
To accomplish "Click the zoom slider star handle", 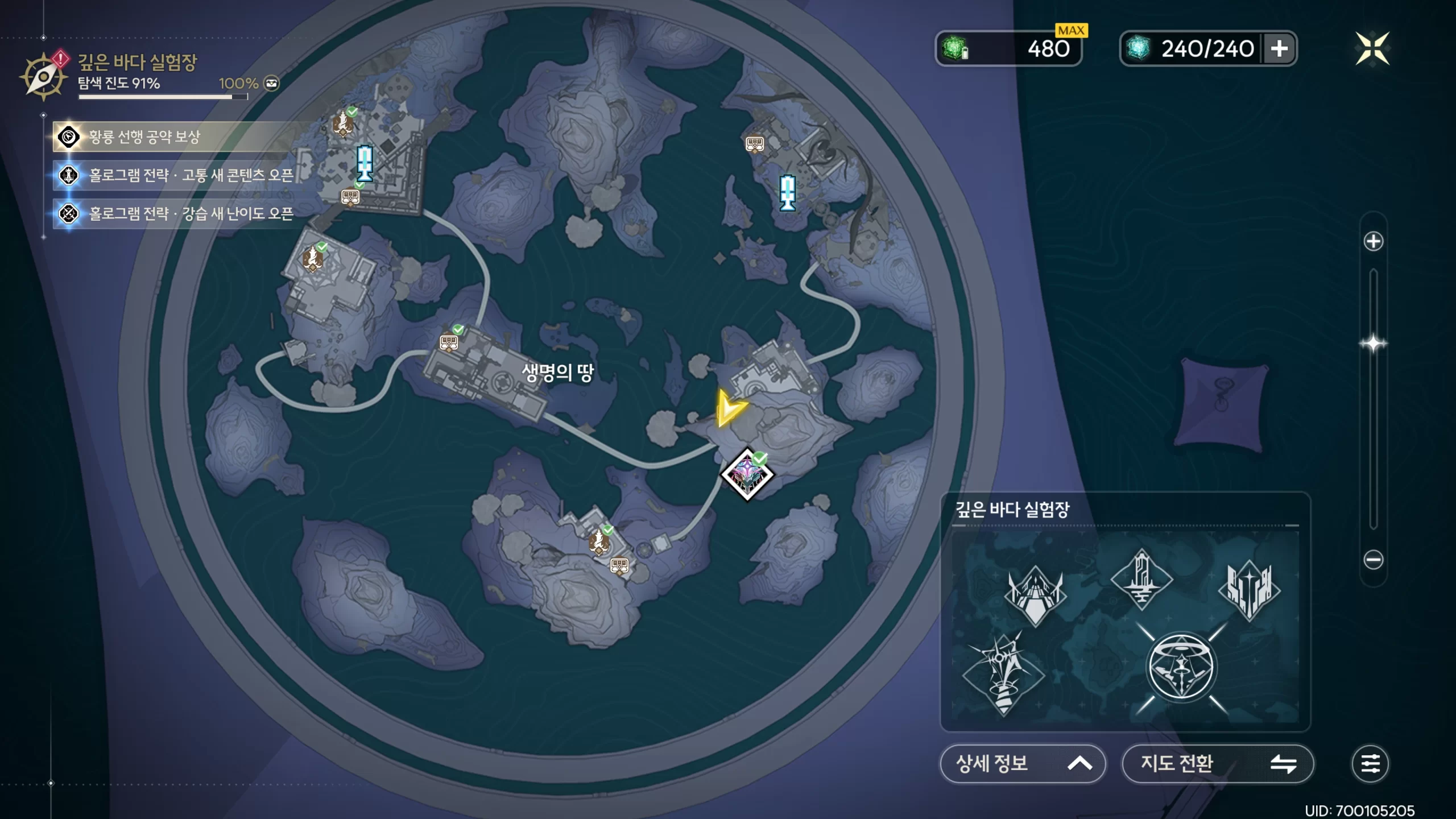I will pyautogui.click(x=1373, y=344).
